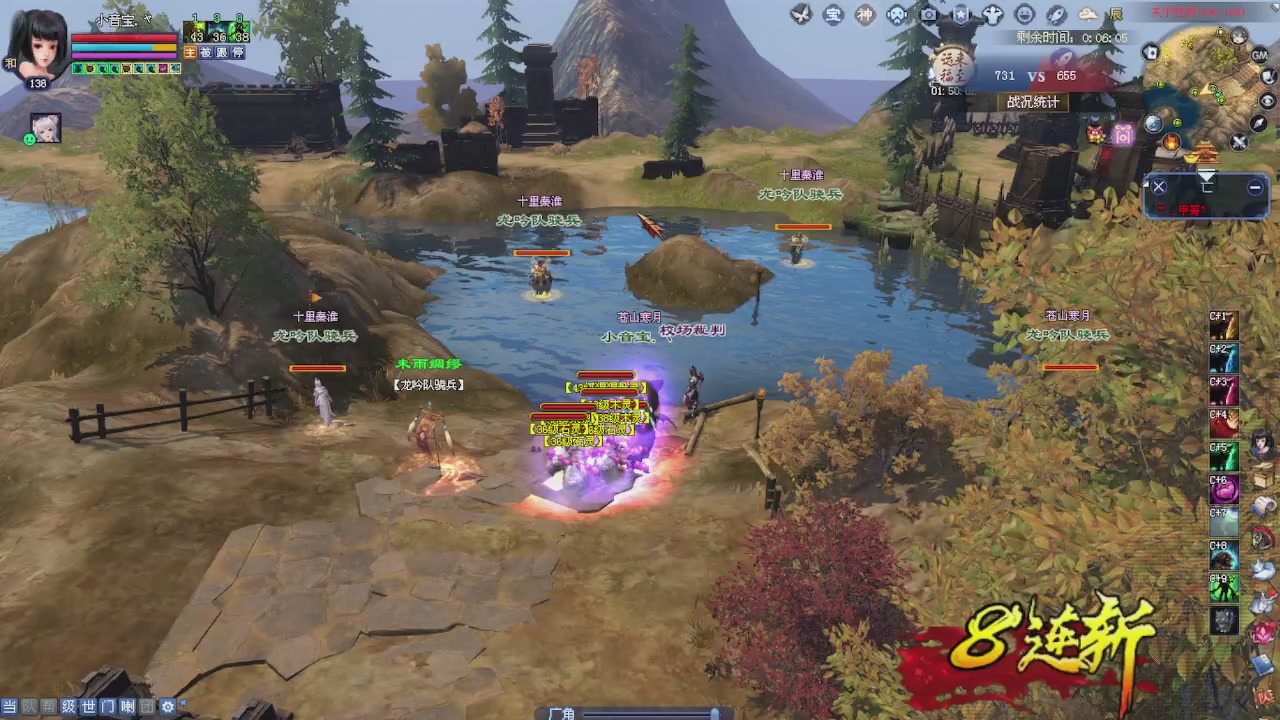Activate the C+6 purple orb skill
The image size is (1280, 720).
(x=1225, y=489)
